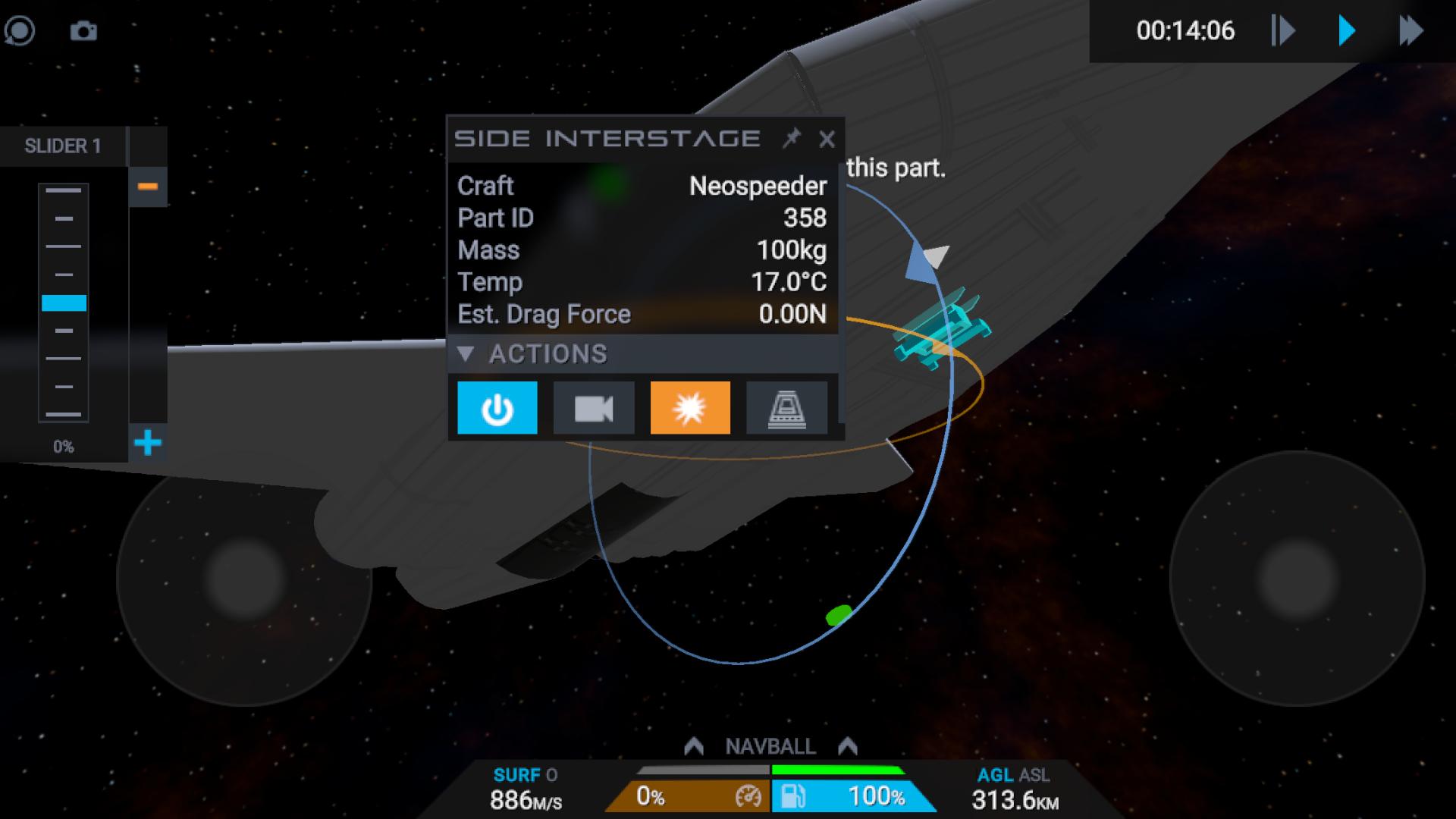Click the command pod action button

(x=786, y=408)
